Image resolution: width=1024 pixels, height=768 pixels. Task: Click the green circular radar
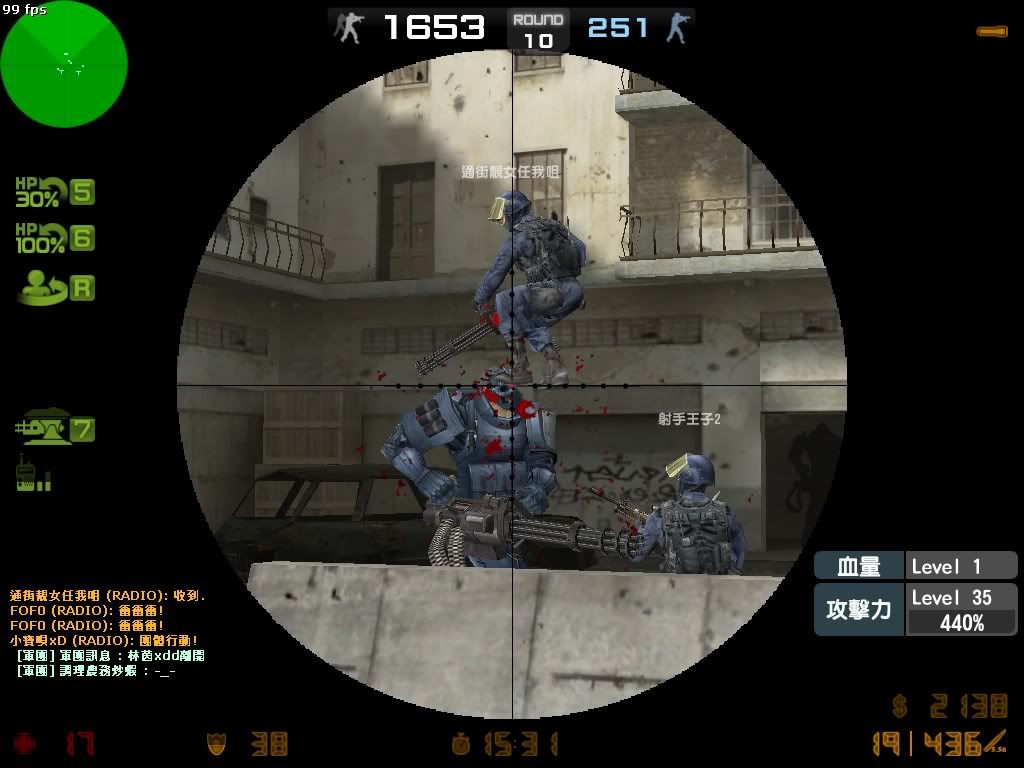coord(64,64)
